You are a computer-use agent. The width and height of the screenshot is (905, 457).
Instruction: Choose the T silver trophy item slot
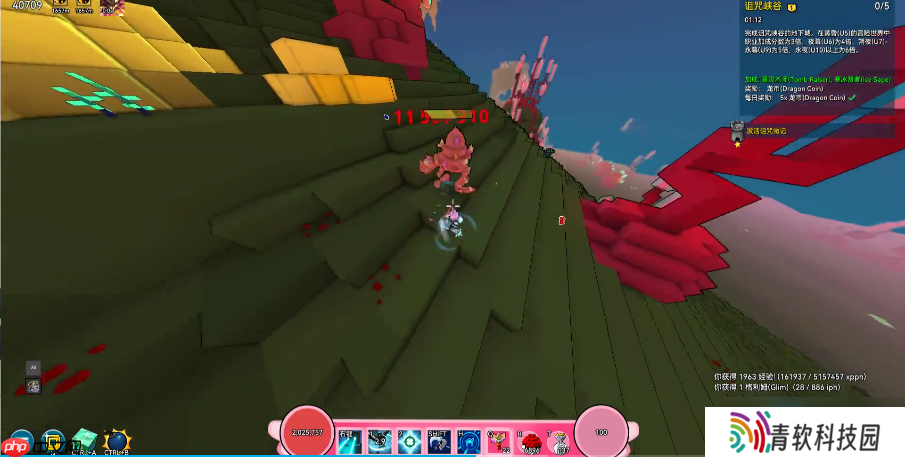(559, 440)
